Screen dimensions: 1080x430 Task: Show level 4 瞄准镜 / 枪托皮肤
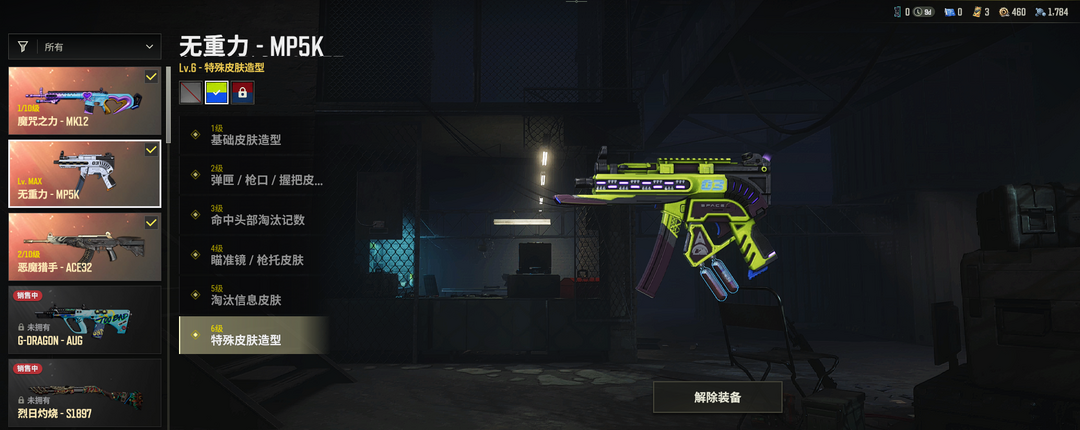[253, 255]
